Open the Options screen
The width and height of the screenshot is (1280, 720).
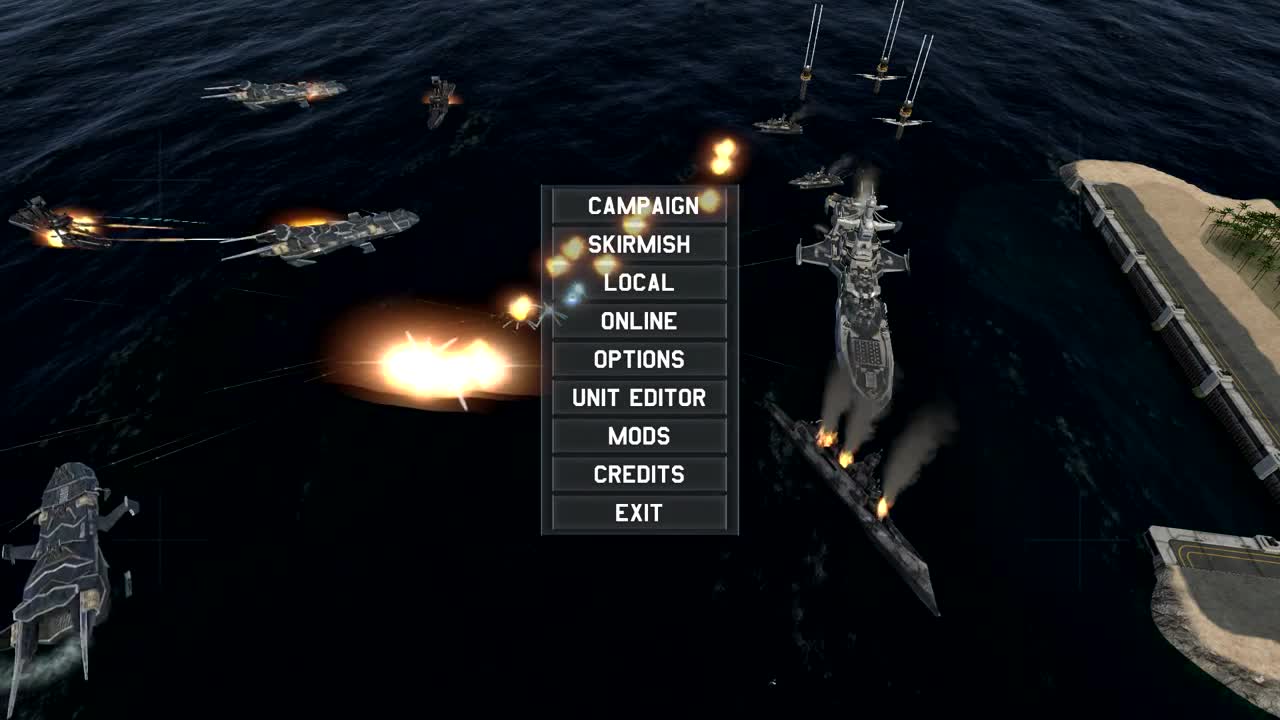pos(641,359)
